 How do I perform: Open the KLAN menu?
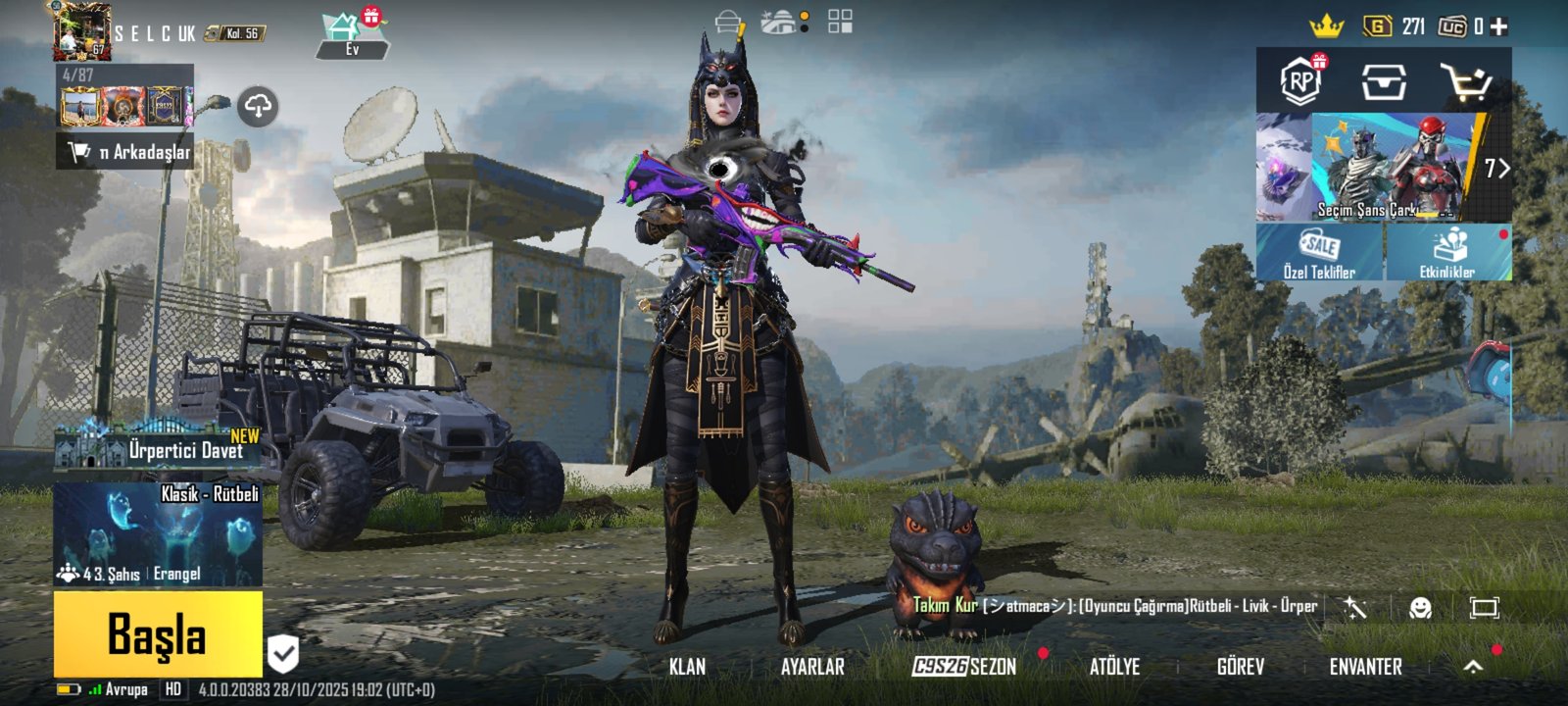pos(687,667)
